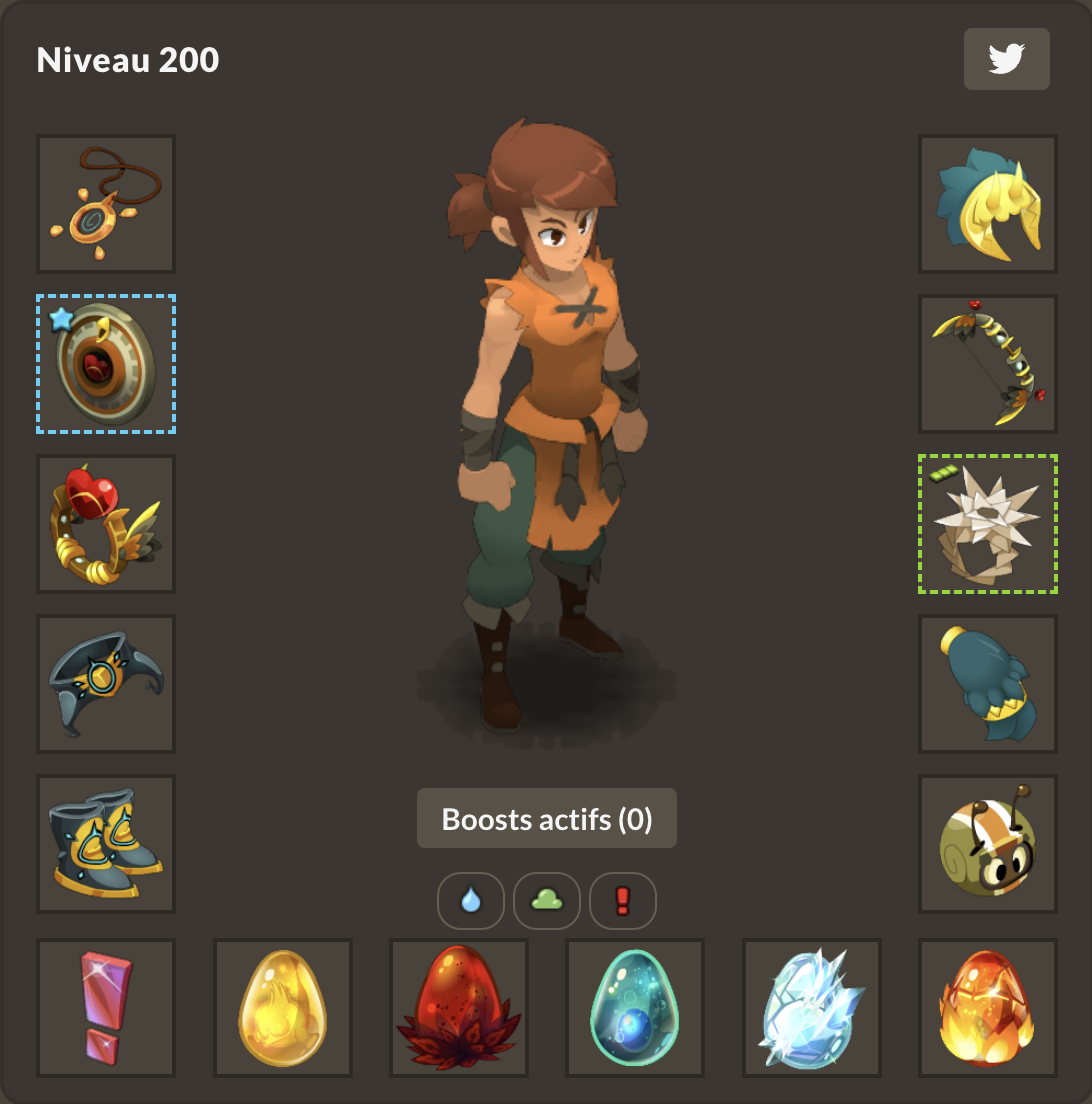Pick the turquoise egg with blue orb
The image size is (1092, 1104).
635,1008
